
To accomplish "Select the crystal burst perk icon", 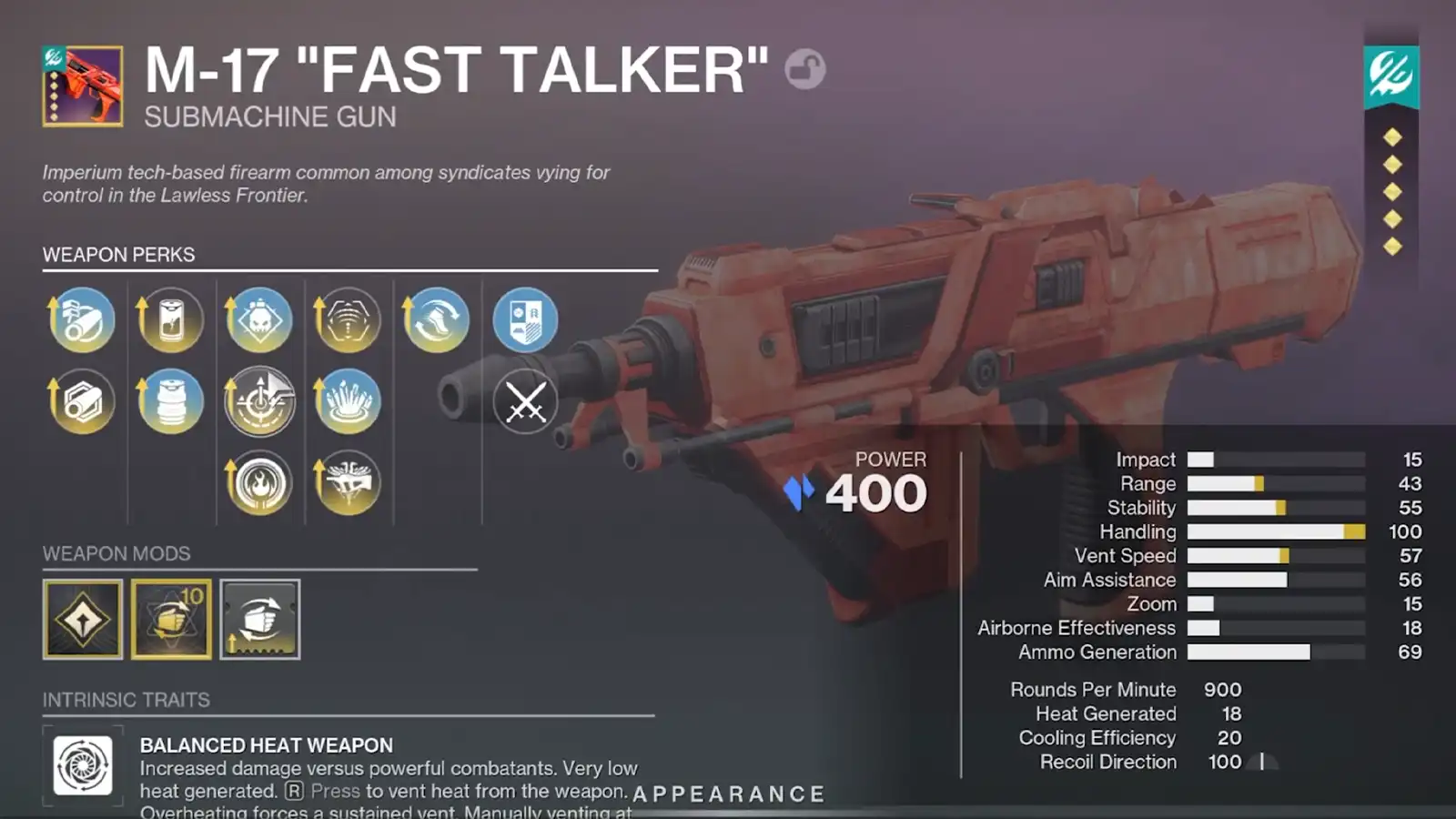I will (349, 400).
